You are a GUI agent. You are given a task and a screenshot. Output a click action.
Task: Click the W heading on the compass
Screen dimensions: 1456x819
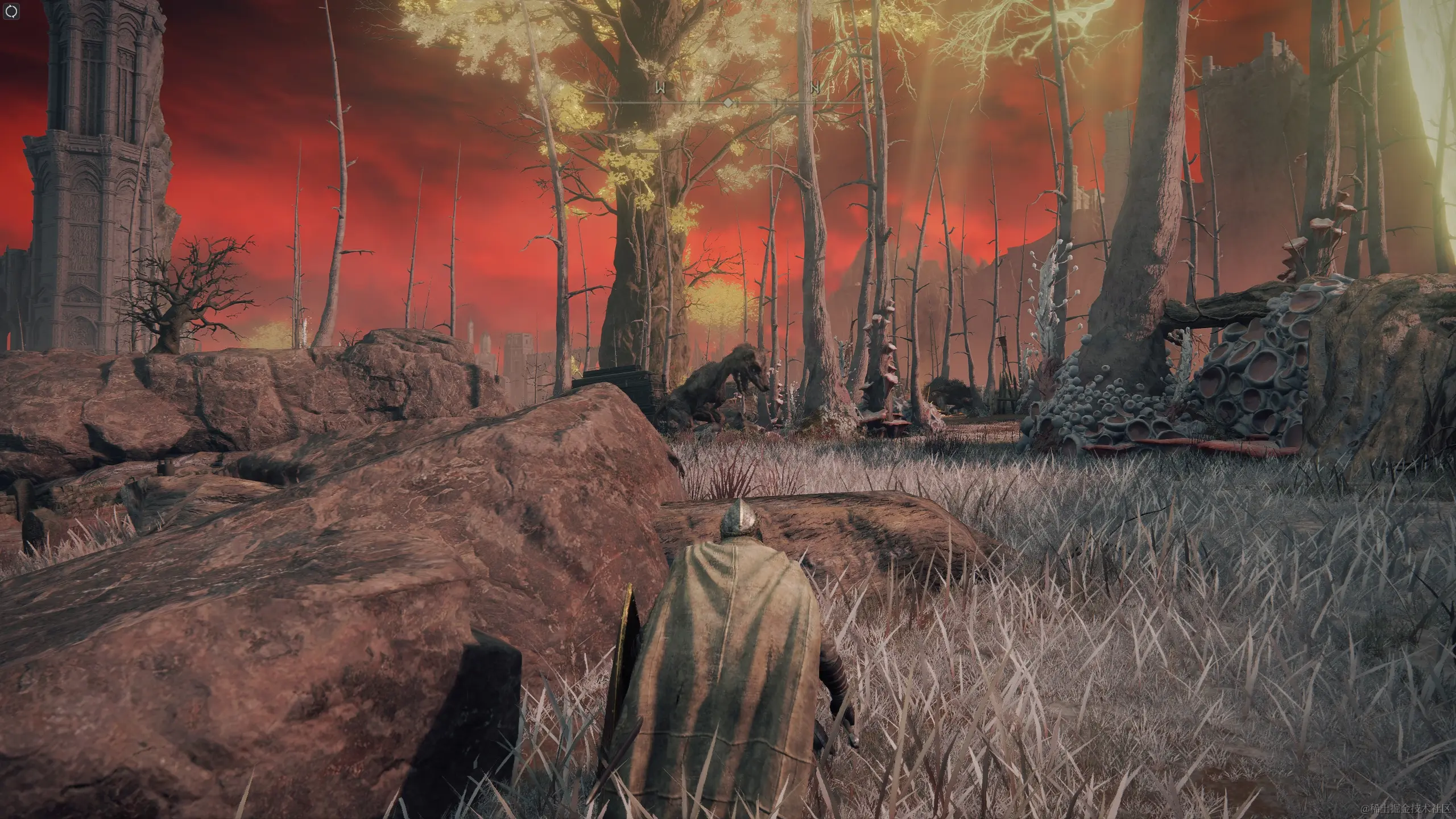point(661,88)
